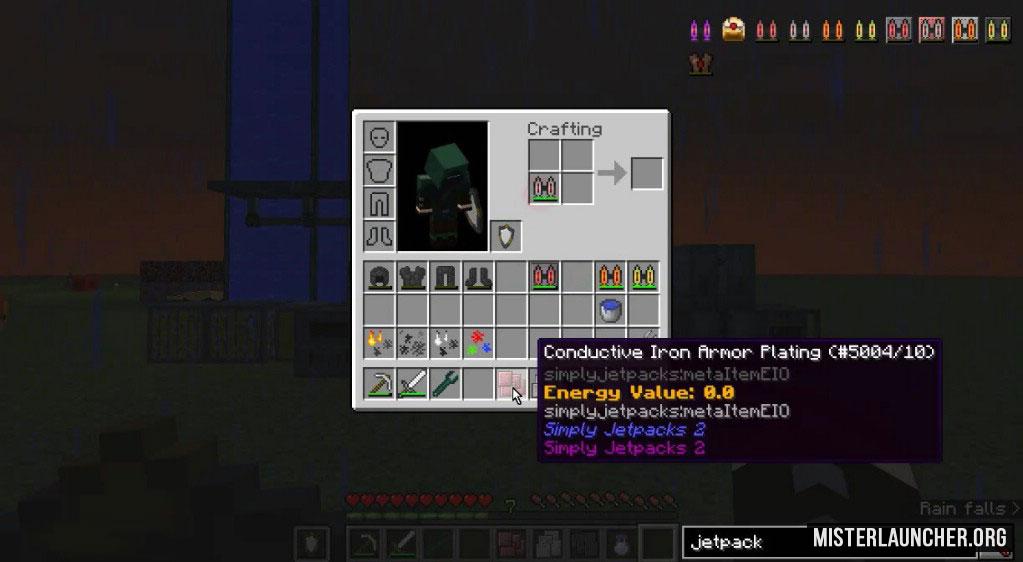Screen dimensions: 1023x562
Task: Select the boots in the inventory row
Action: [x=479, y=277]
